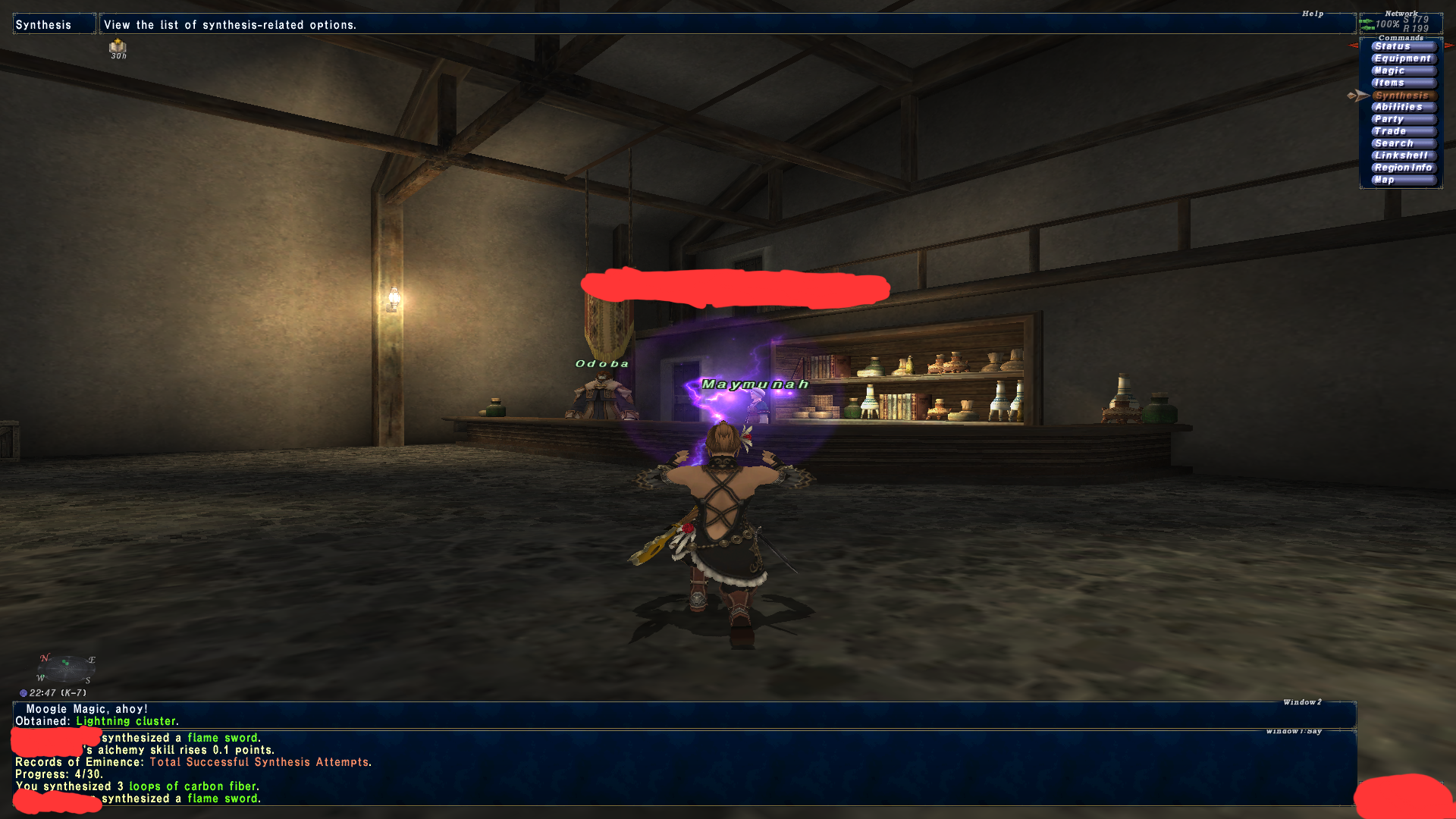Choose the Party command
Image resolution: width=1456 pixels, height=819 pixels.
1402,119
